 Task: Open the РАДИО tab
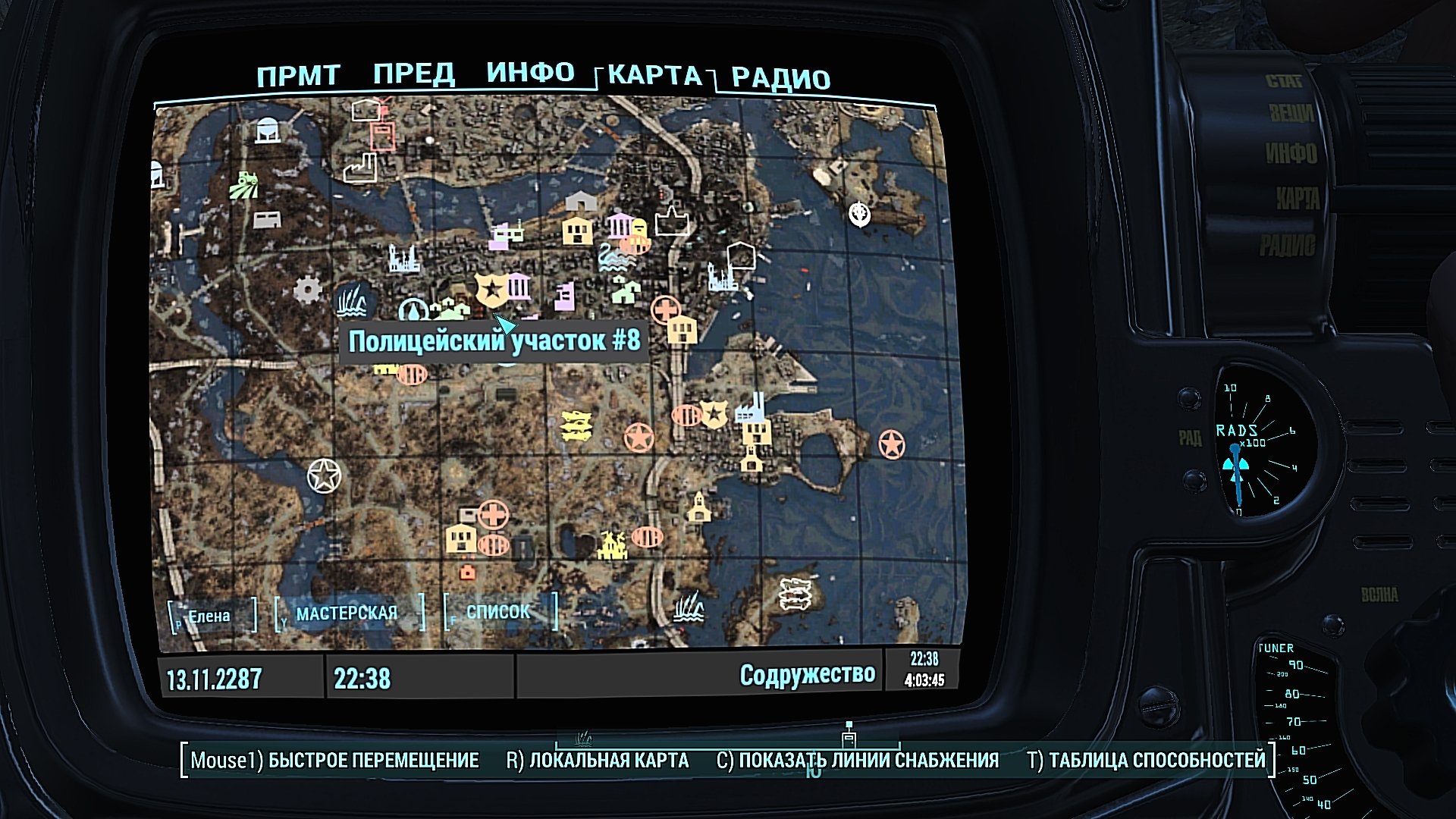pos(780,79)
